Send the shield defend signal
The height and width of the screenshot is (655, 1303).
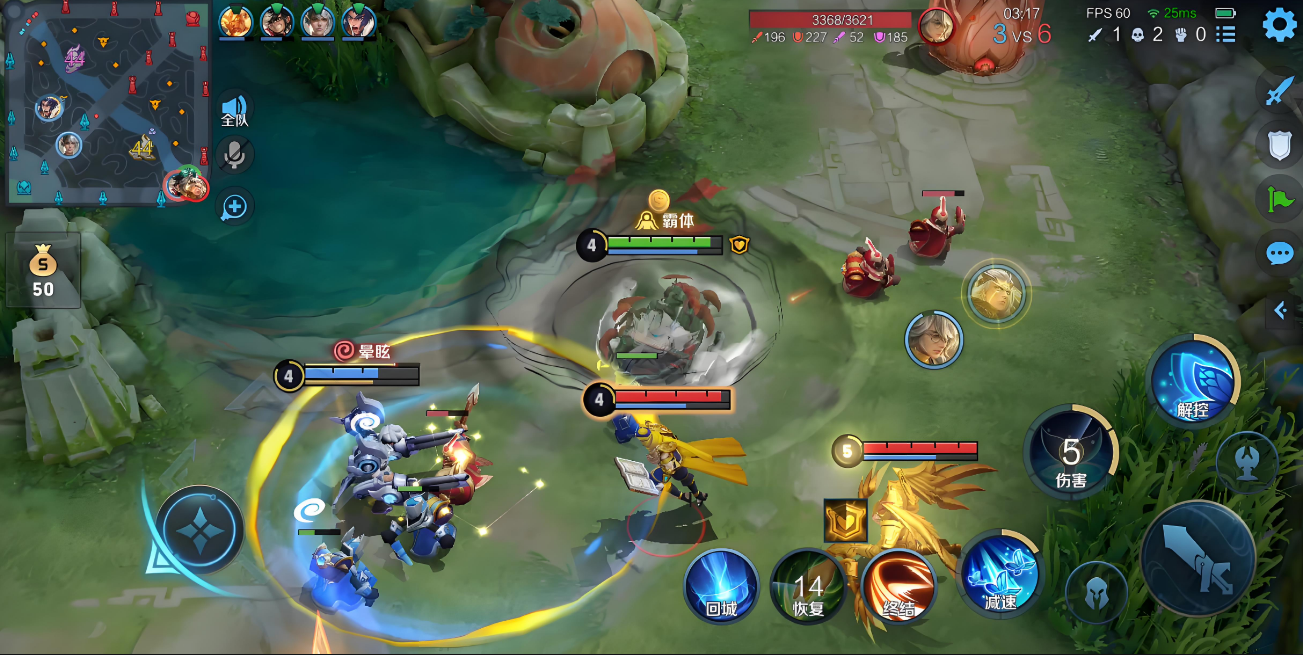1279,146
